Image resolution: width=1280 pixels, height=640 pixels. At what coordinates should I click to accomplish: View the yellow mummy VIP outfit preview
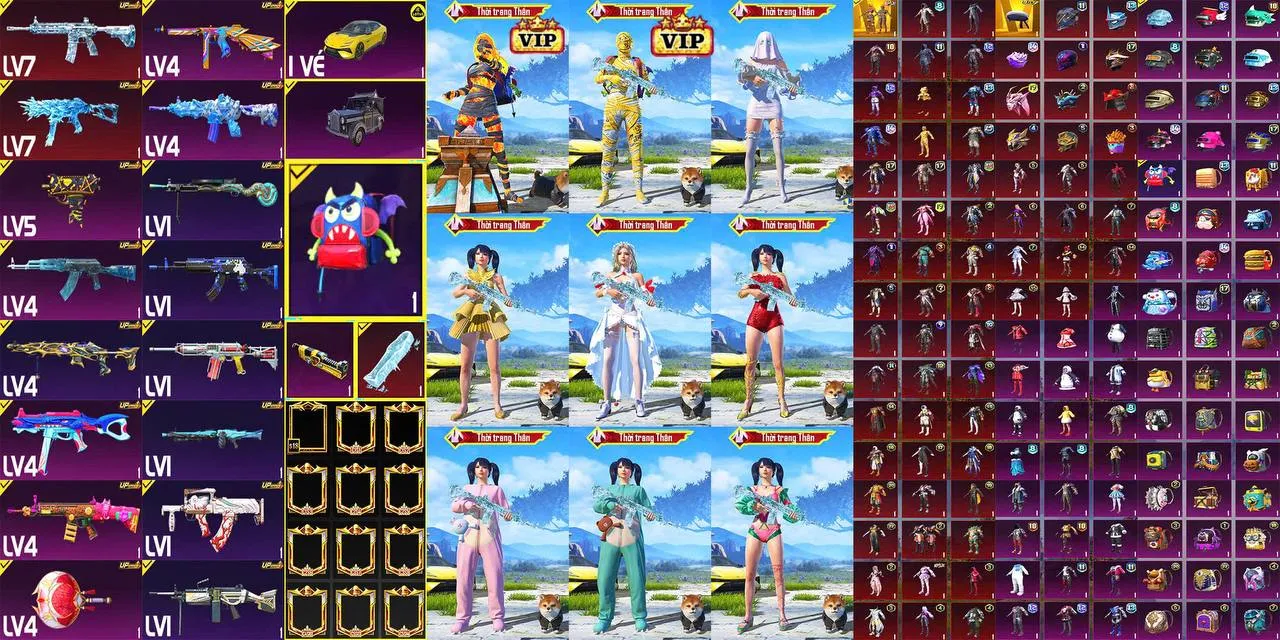639,110
